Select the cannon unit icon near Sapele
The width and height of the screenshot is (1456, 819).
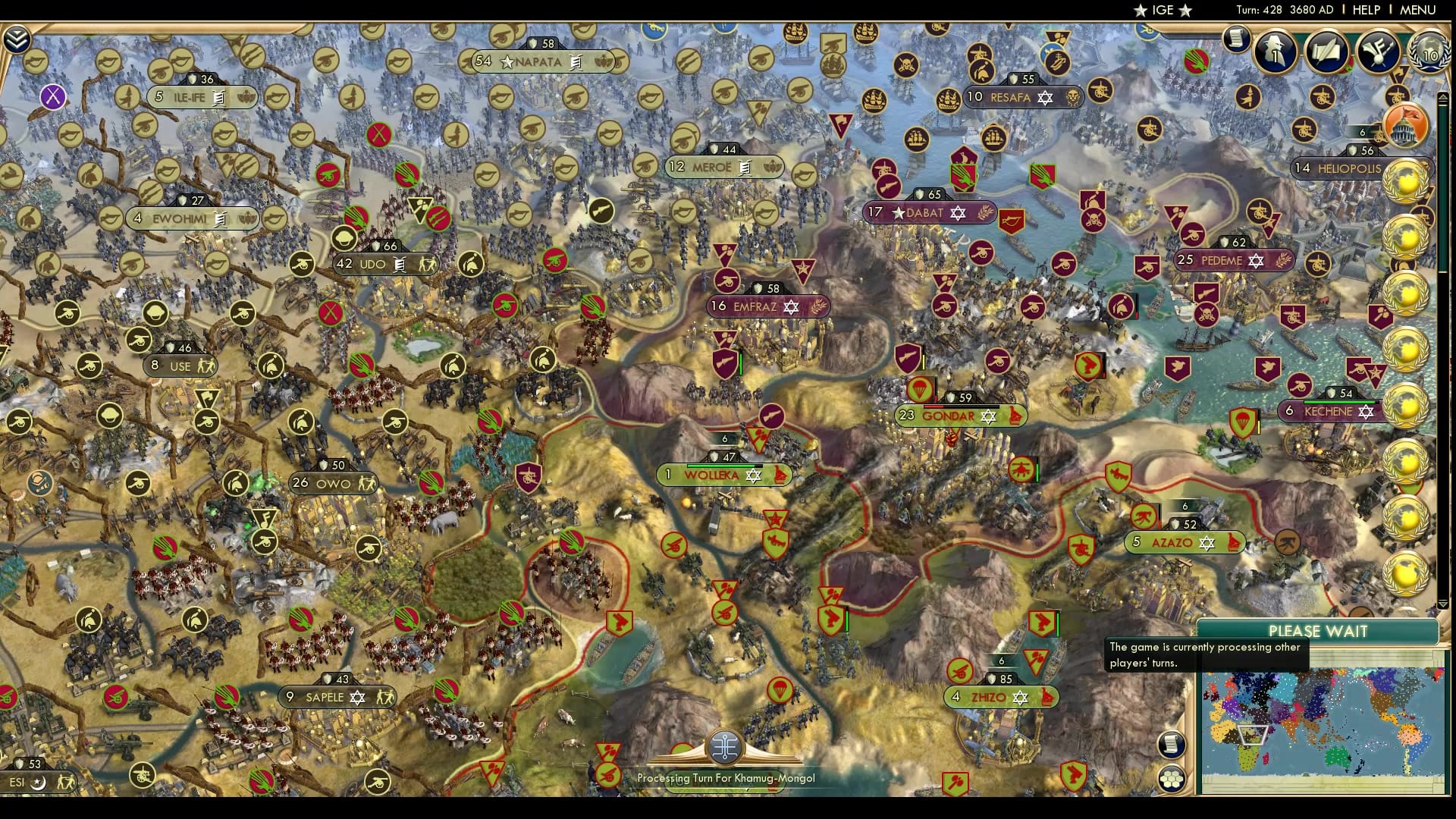[115, 696]
